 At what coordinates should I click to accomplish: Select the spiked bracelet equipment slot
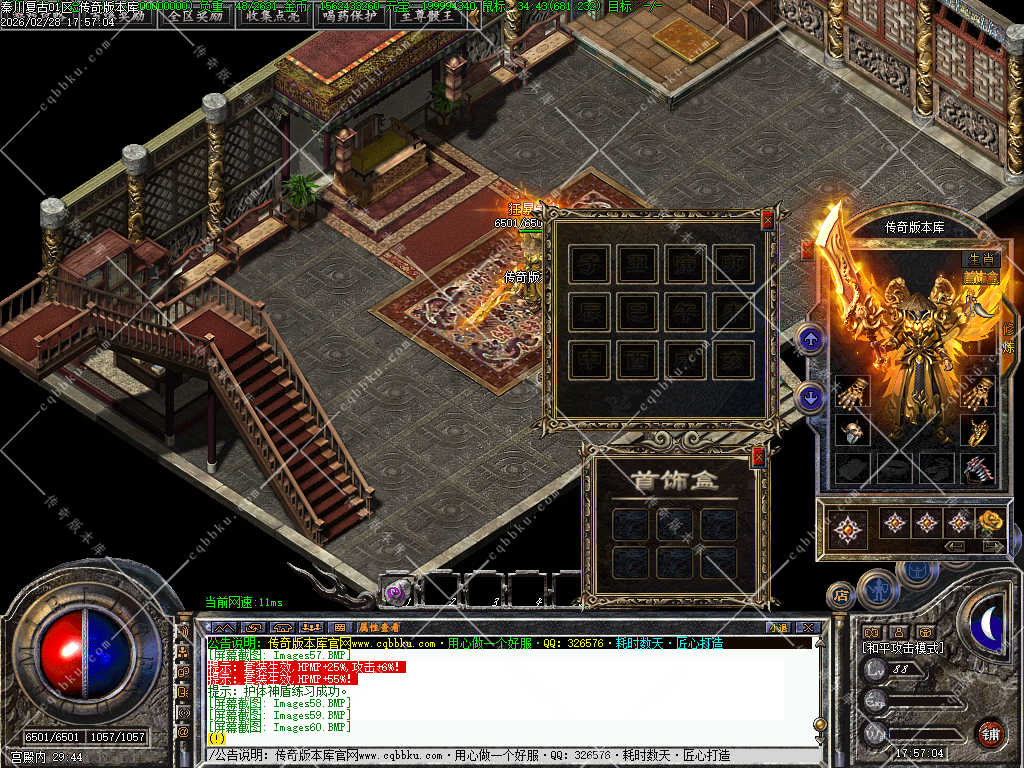977,468
